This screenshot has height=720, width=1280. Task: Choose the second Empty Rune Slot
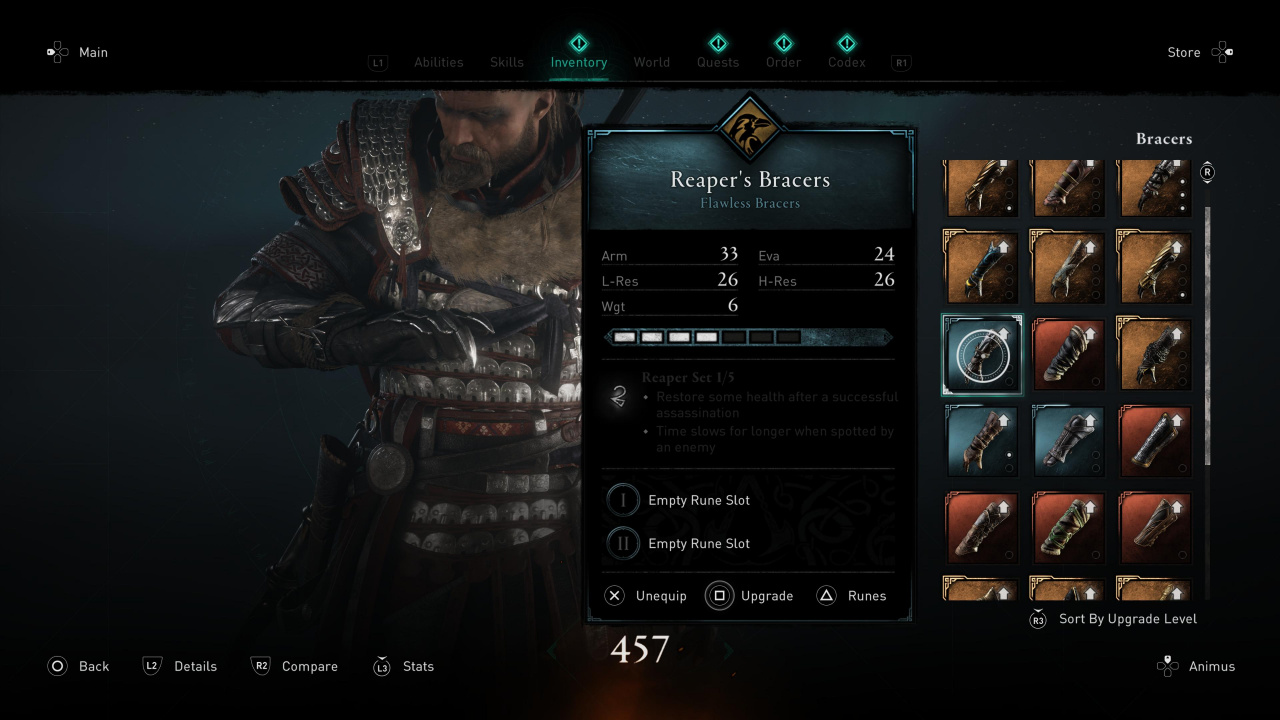698,544
